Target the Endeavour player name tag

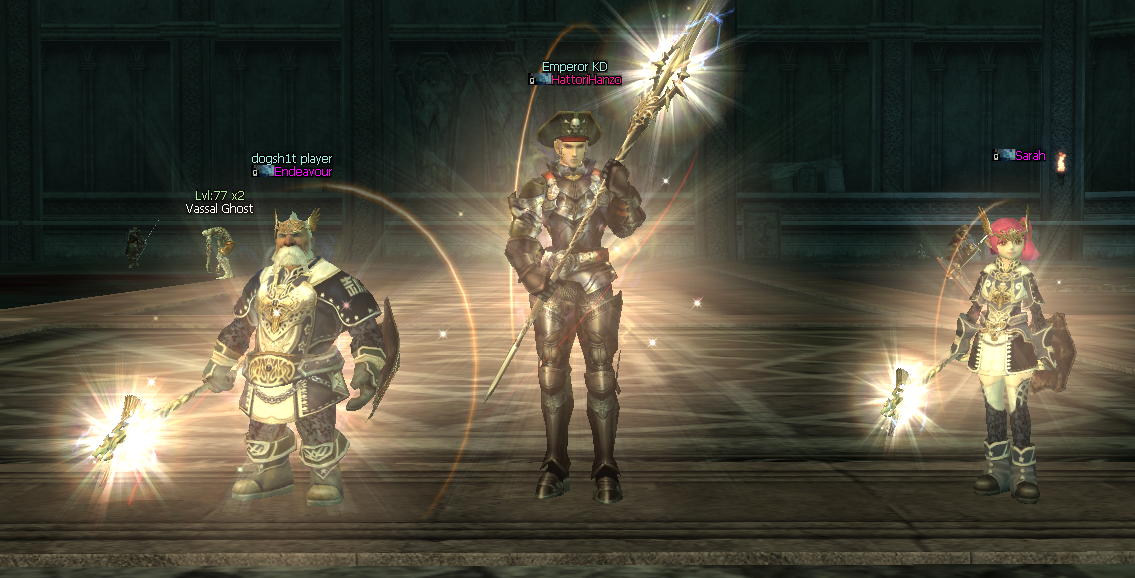tap(302, 172)
